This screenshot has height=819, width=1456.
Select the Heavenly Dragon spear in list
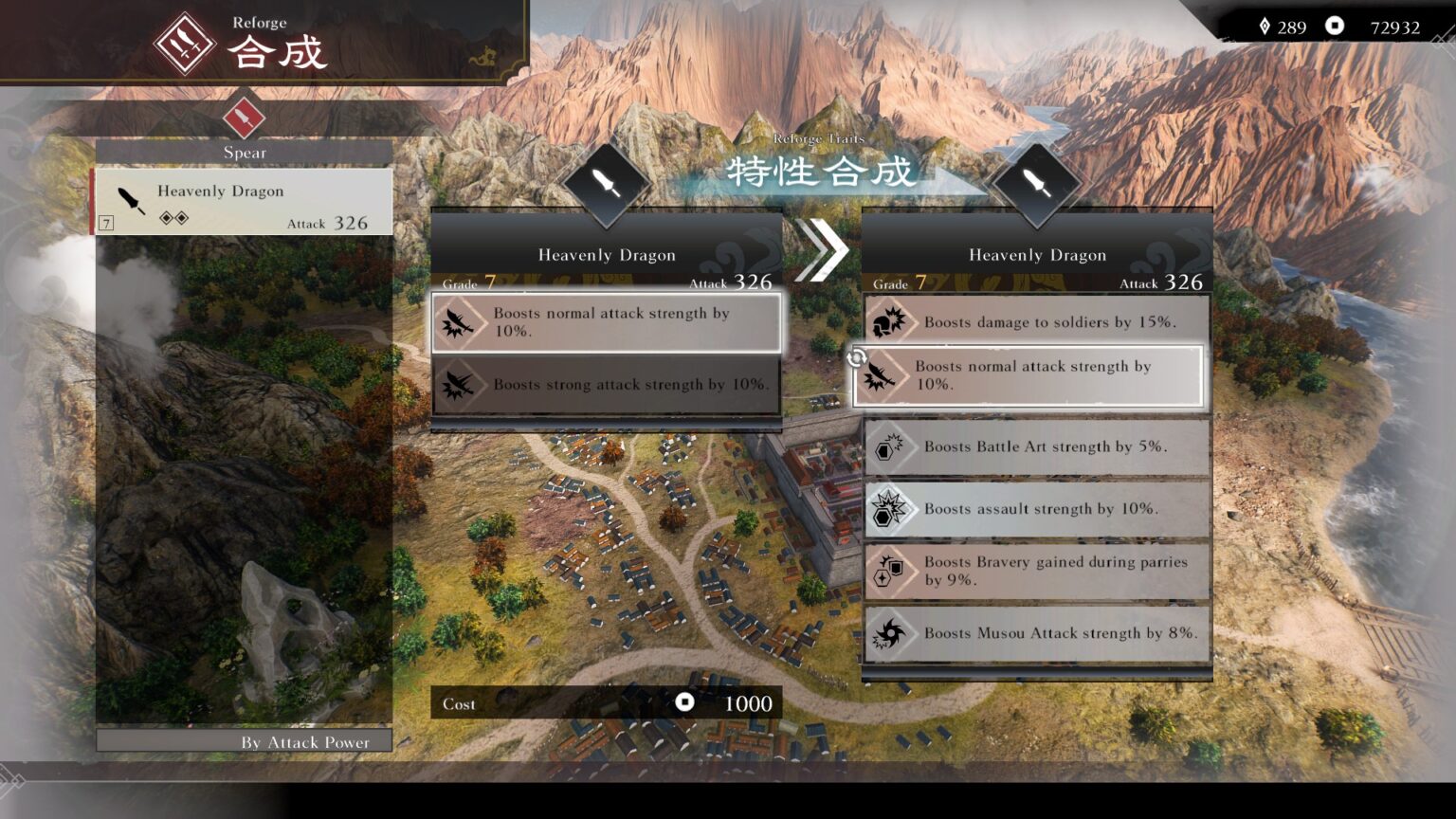tap(243, 201)
